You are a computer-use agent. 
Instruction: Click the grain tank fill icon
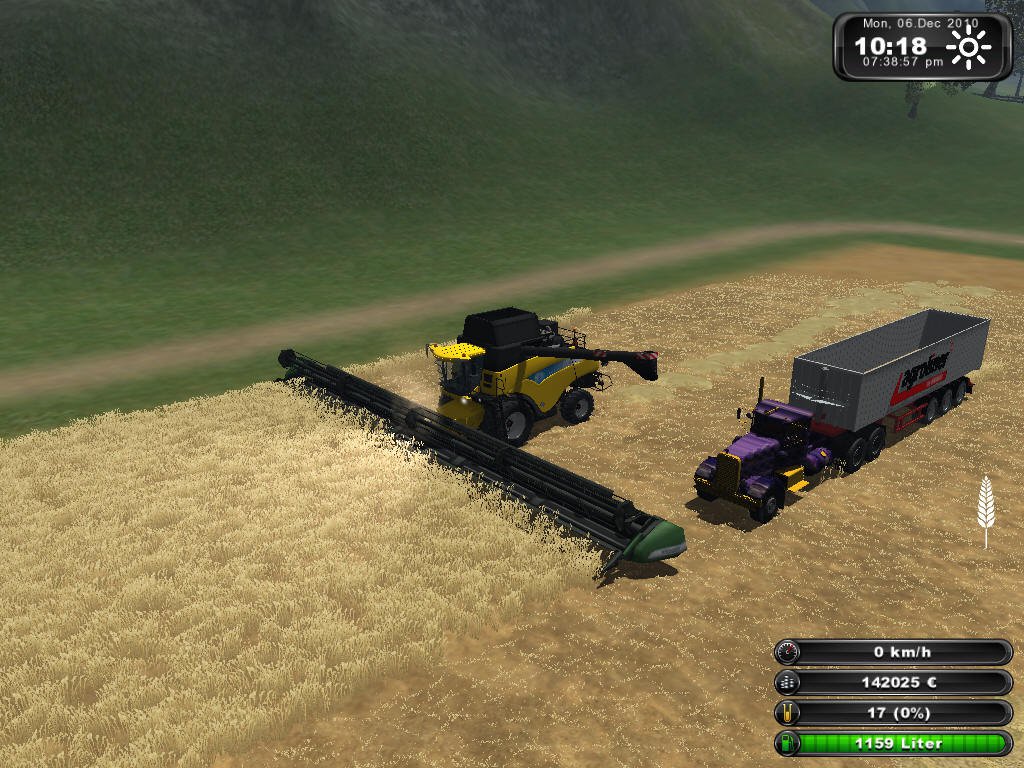point(788,713)
